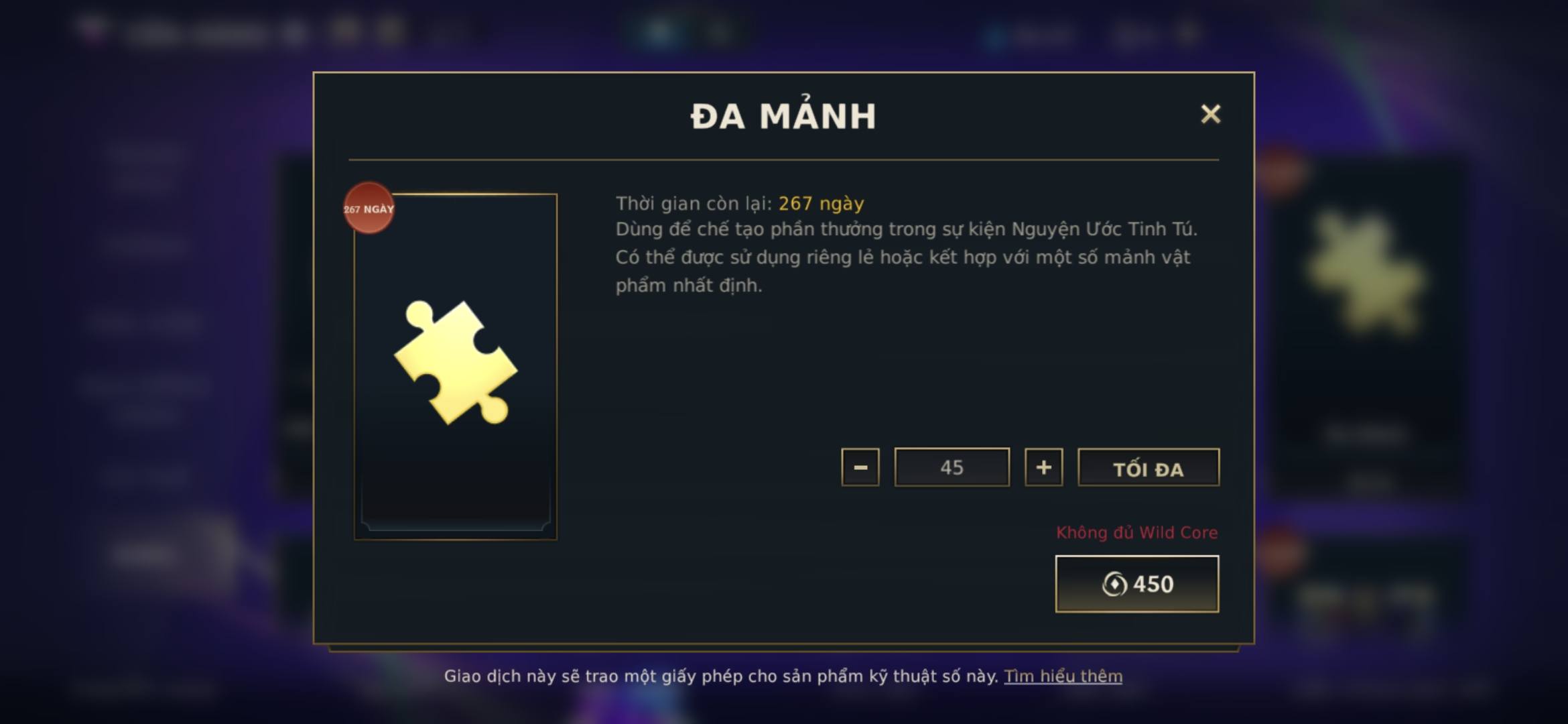Decrease quantity with the minus button
The width and height of the screenshot is (1568, 724).
pyautogui.click(x=860, y=467)
